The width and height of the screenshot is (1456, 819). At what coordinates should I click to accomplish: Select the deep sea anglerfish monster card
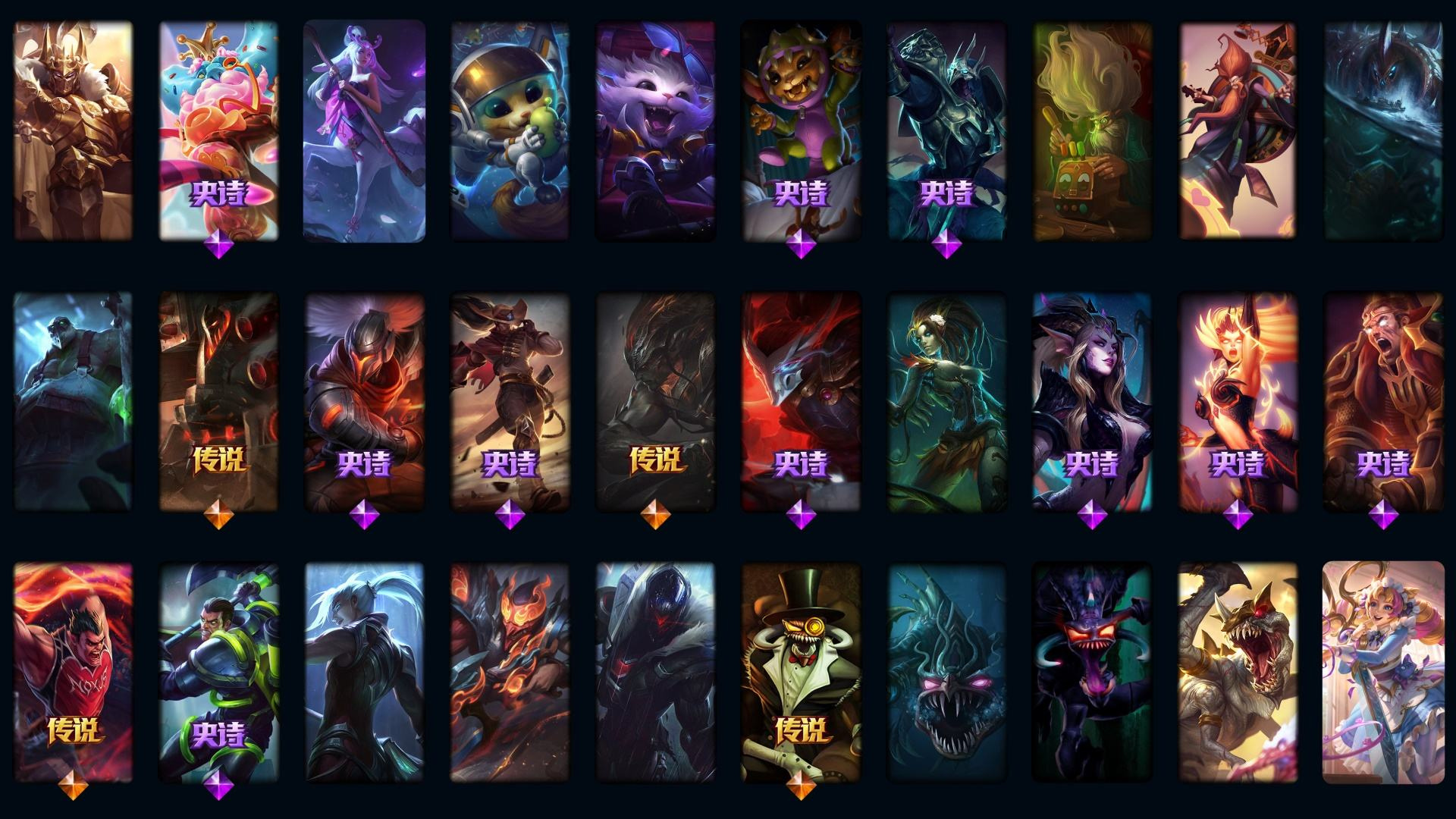click(946, 672)
